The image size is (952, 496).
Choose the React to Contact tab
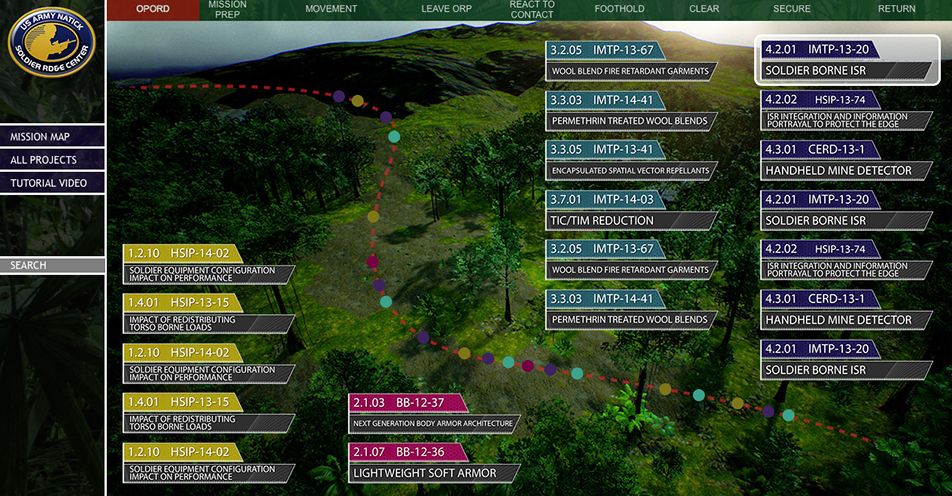532,10
